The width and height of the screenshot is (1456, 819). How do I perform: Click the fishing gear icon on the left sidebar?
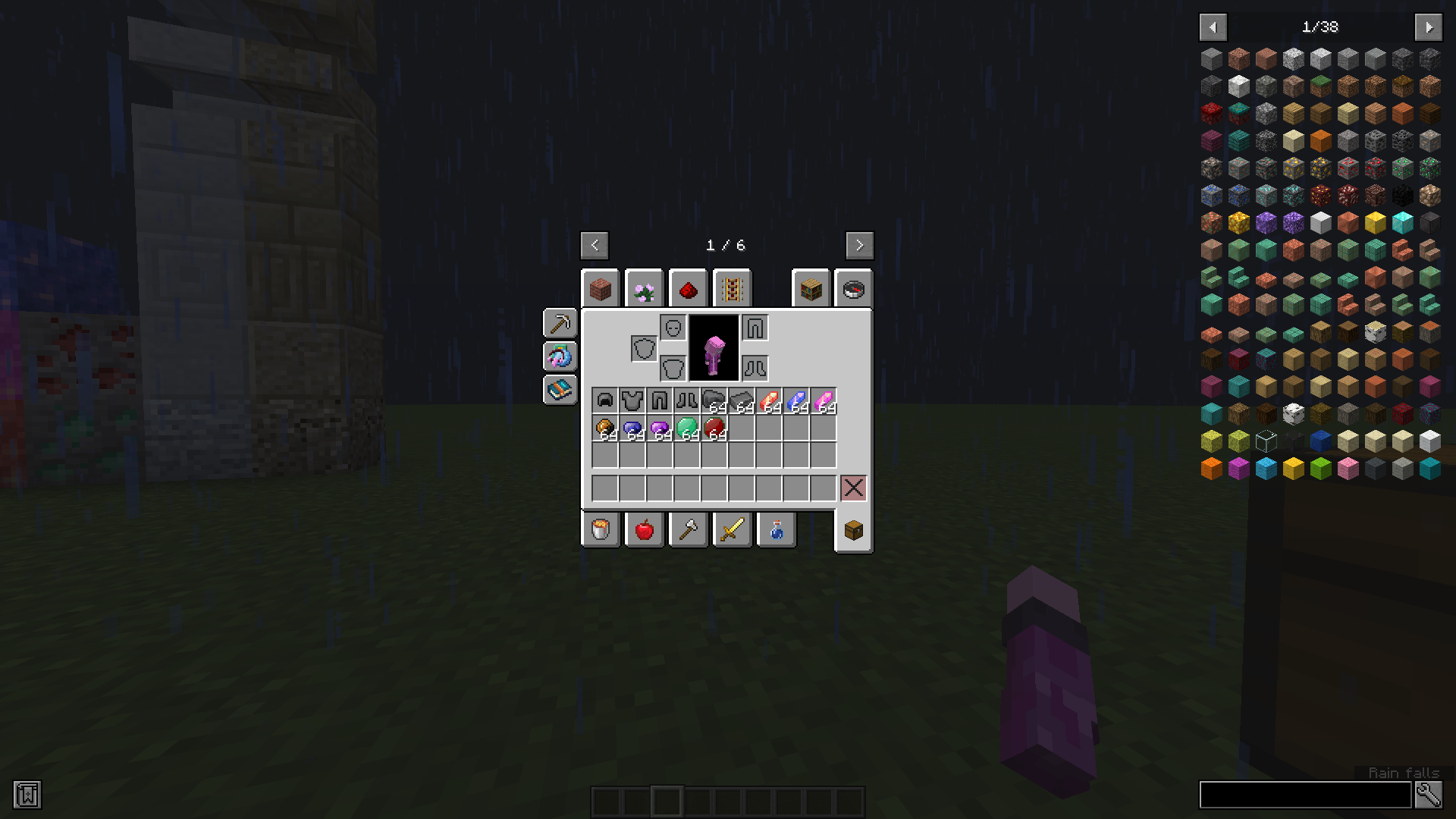560,356
